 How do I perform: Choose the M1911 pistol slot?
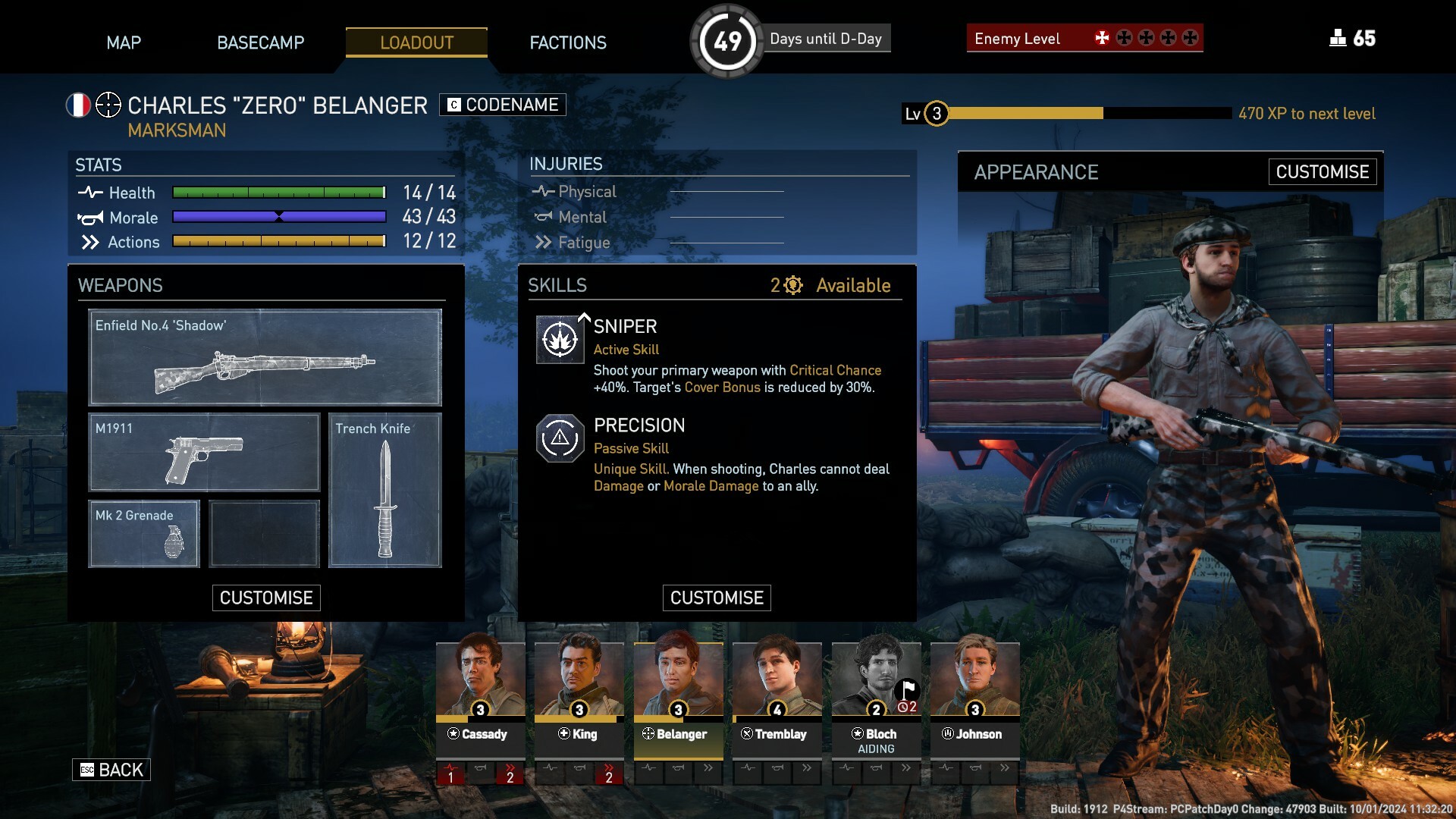point(204,452)
